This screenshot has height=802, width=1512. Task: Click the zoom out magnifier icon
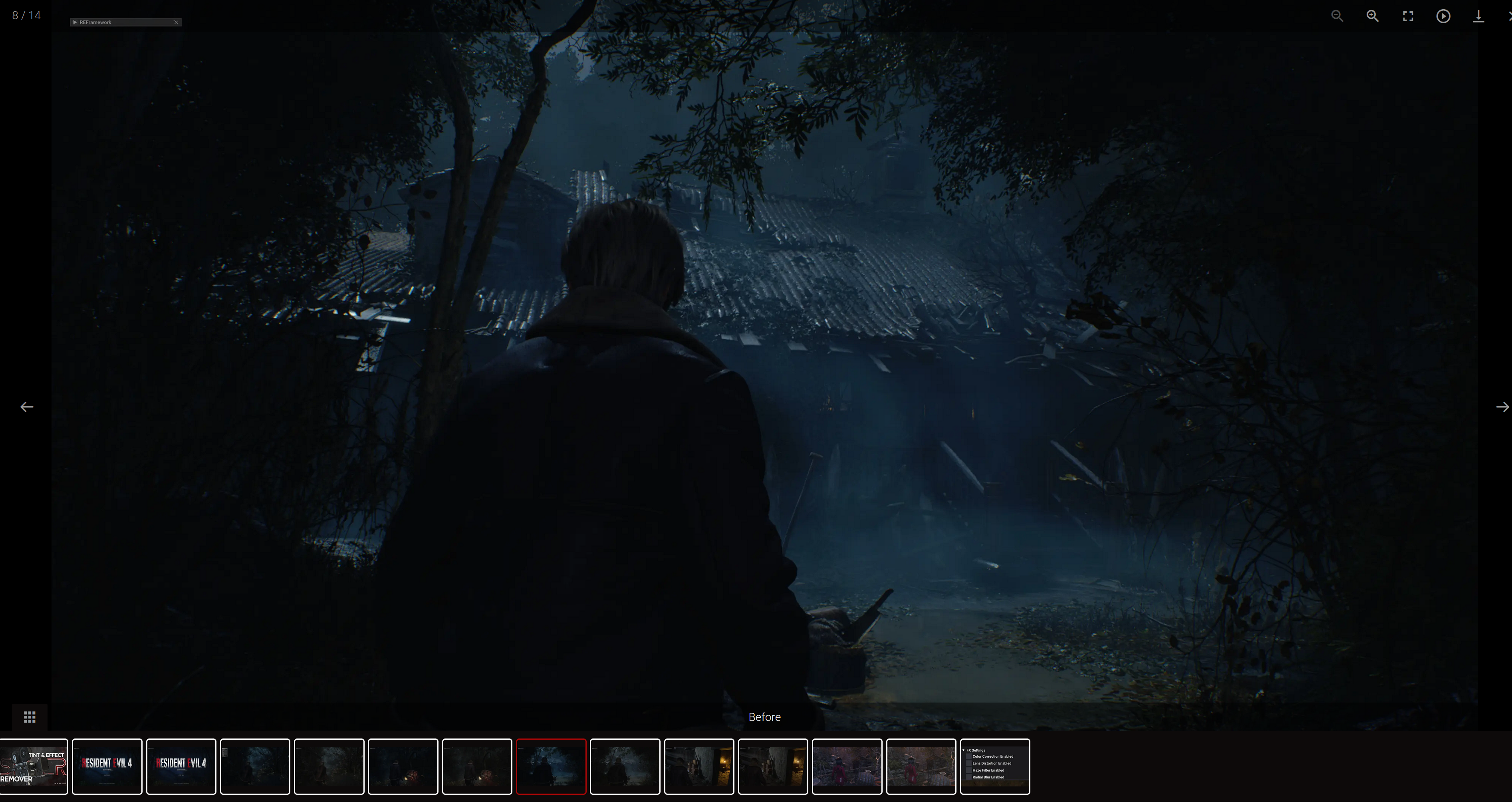click(1337, 16)
